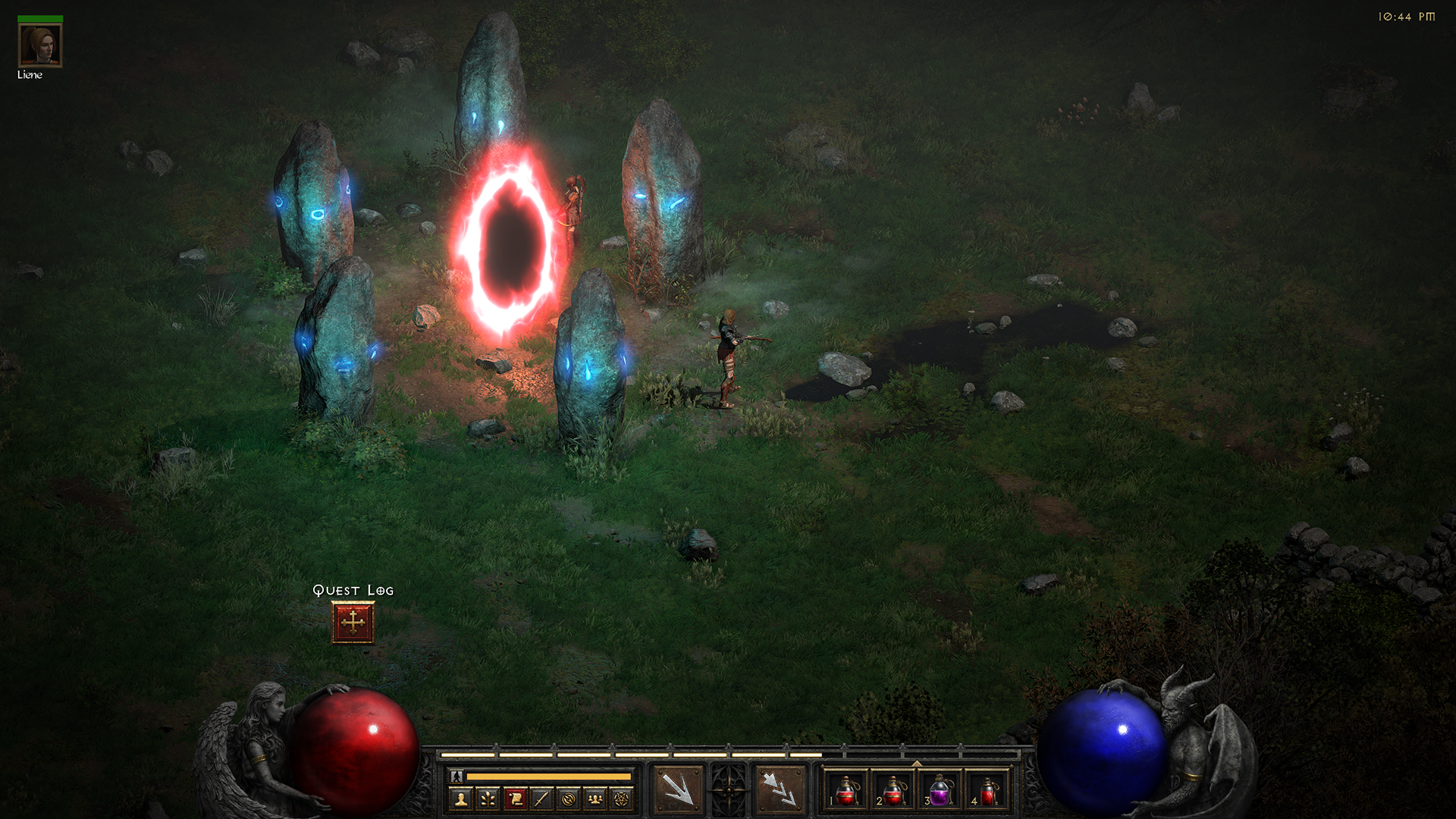Open the character screen from mini panel
Screen dimensions: 1456x819
tap(461, 799)
